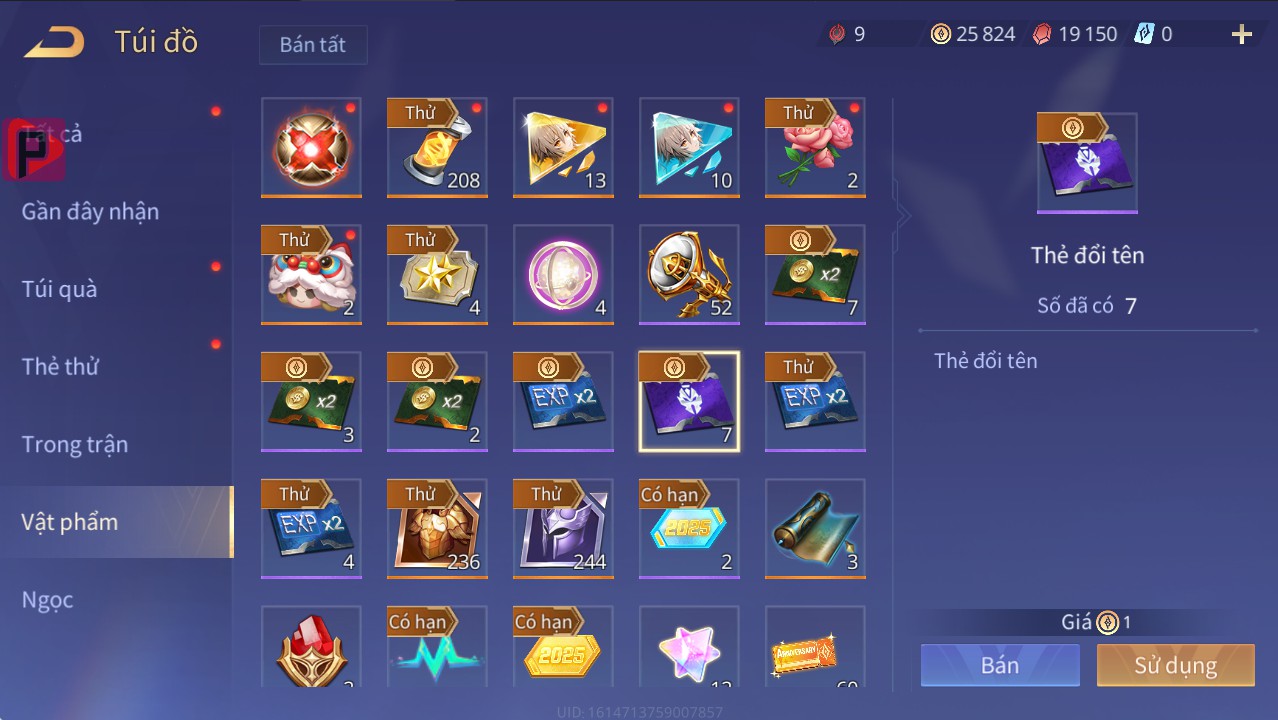Go back using the return arrow

pos(55,42)
